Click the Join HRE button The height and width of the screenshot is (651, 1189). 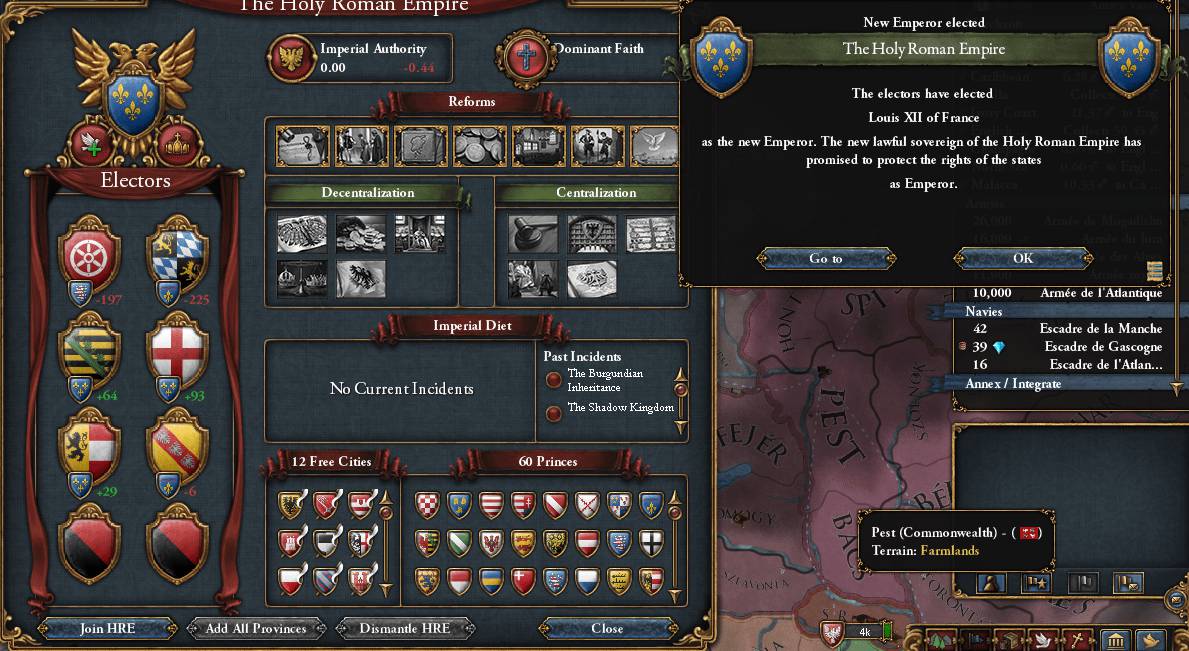(x=107, y=628)
